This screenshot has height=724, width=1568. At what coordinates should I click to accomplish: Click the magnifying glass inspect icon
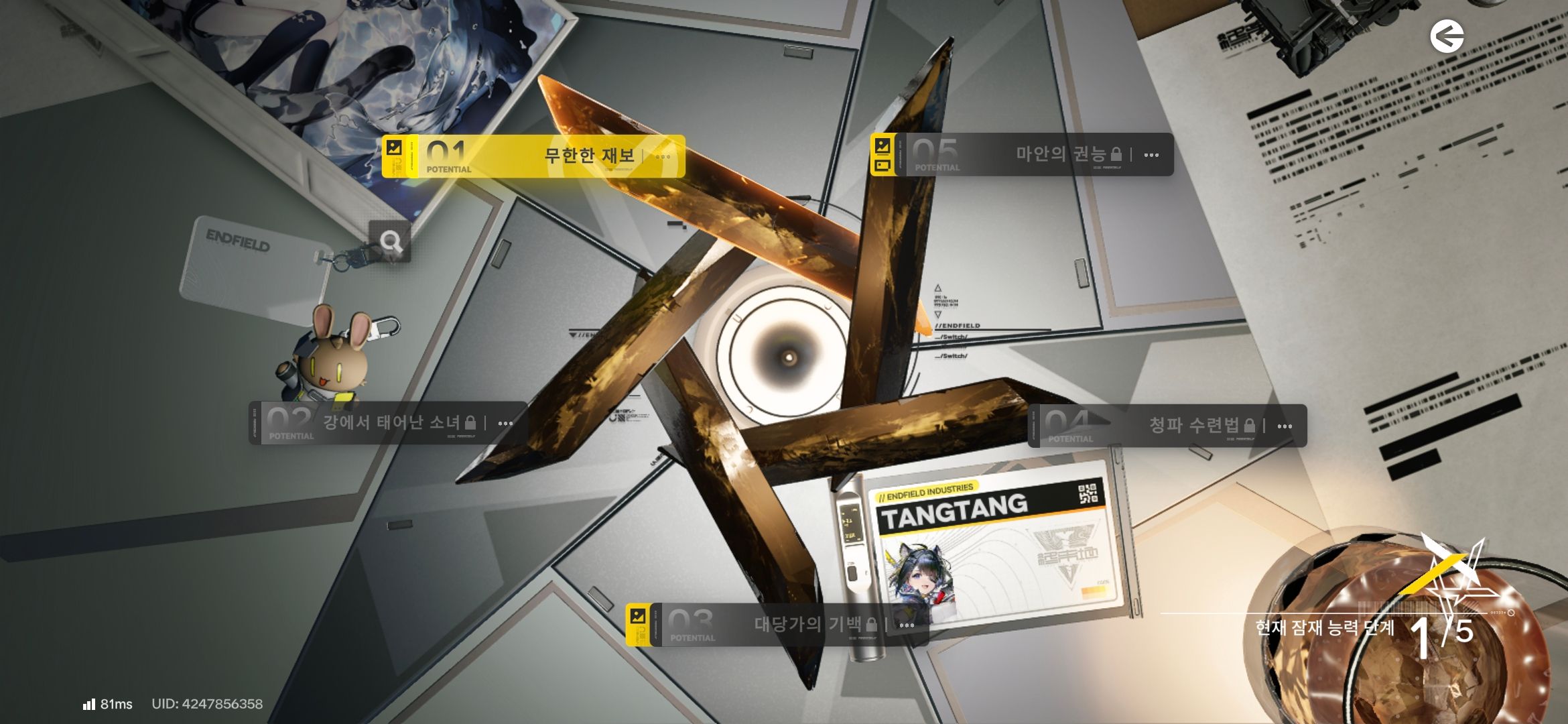(x=392, y=243)
